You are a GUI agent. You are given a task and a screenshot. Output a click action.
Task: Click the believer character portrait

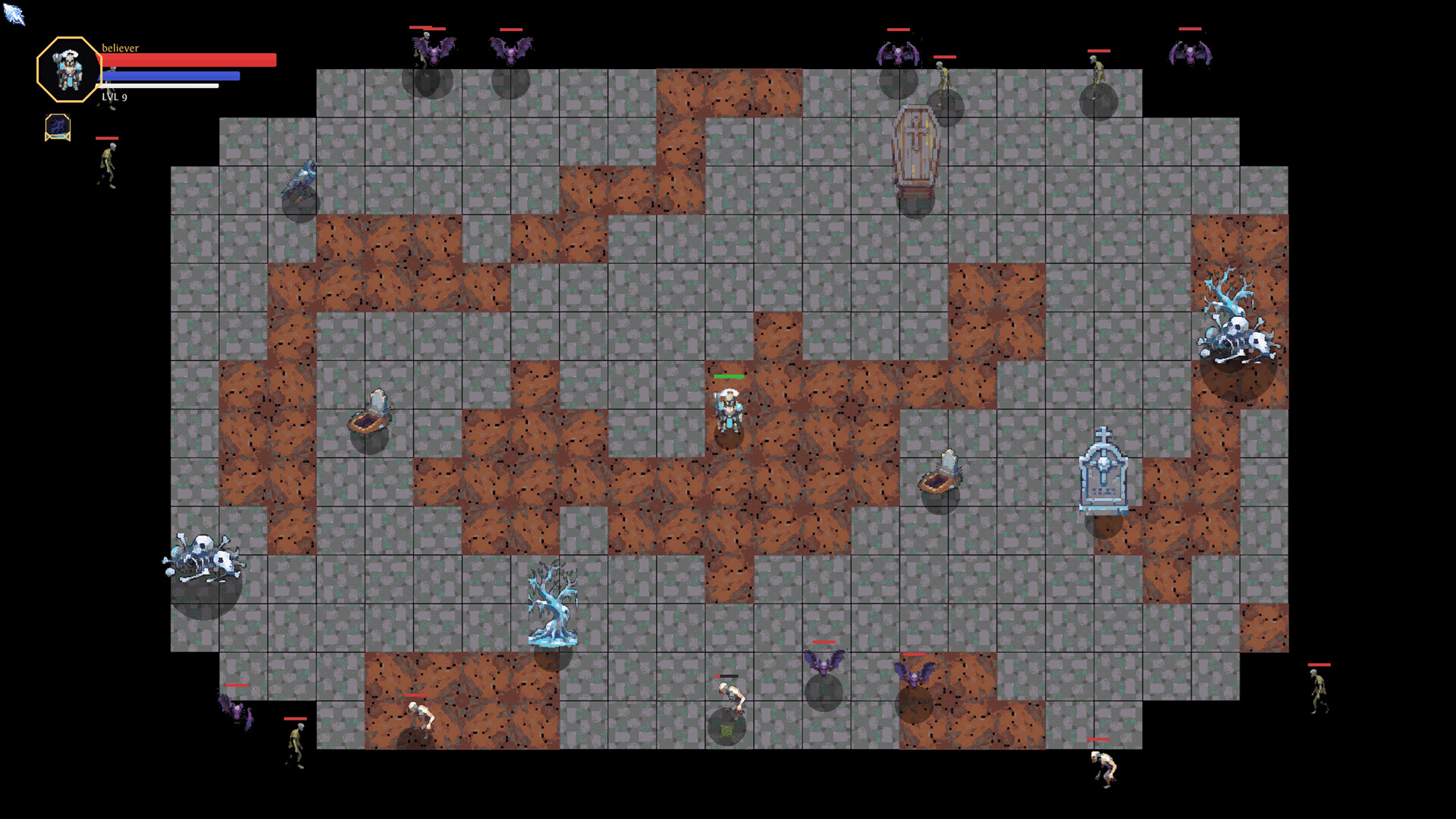tap(70, 70)
